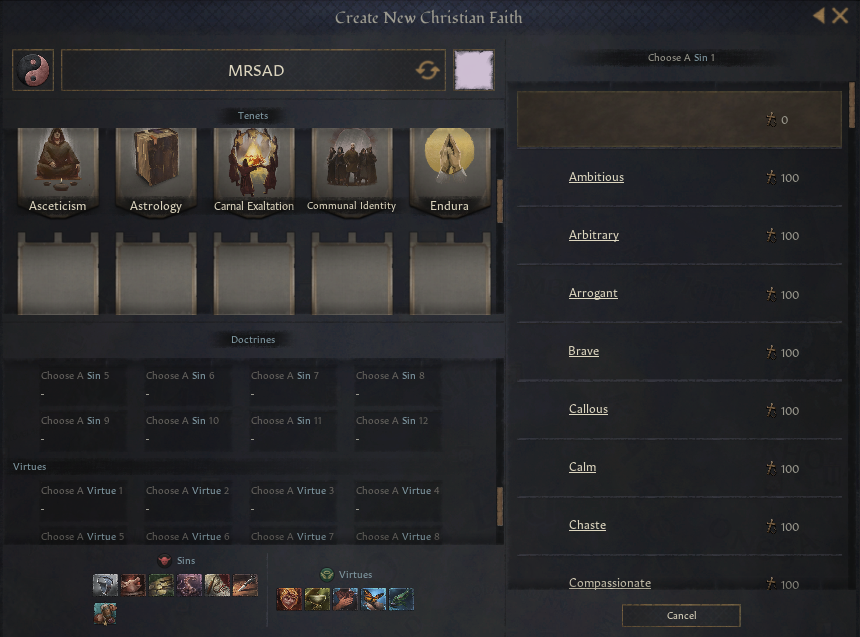This screenshot has width=860, height=637.
Task: Close the Create New Christian Faith window
Action: click(840, 16)
